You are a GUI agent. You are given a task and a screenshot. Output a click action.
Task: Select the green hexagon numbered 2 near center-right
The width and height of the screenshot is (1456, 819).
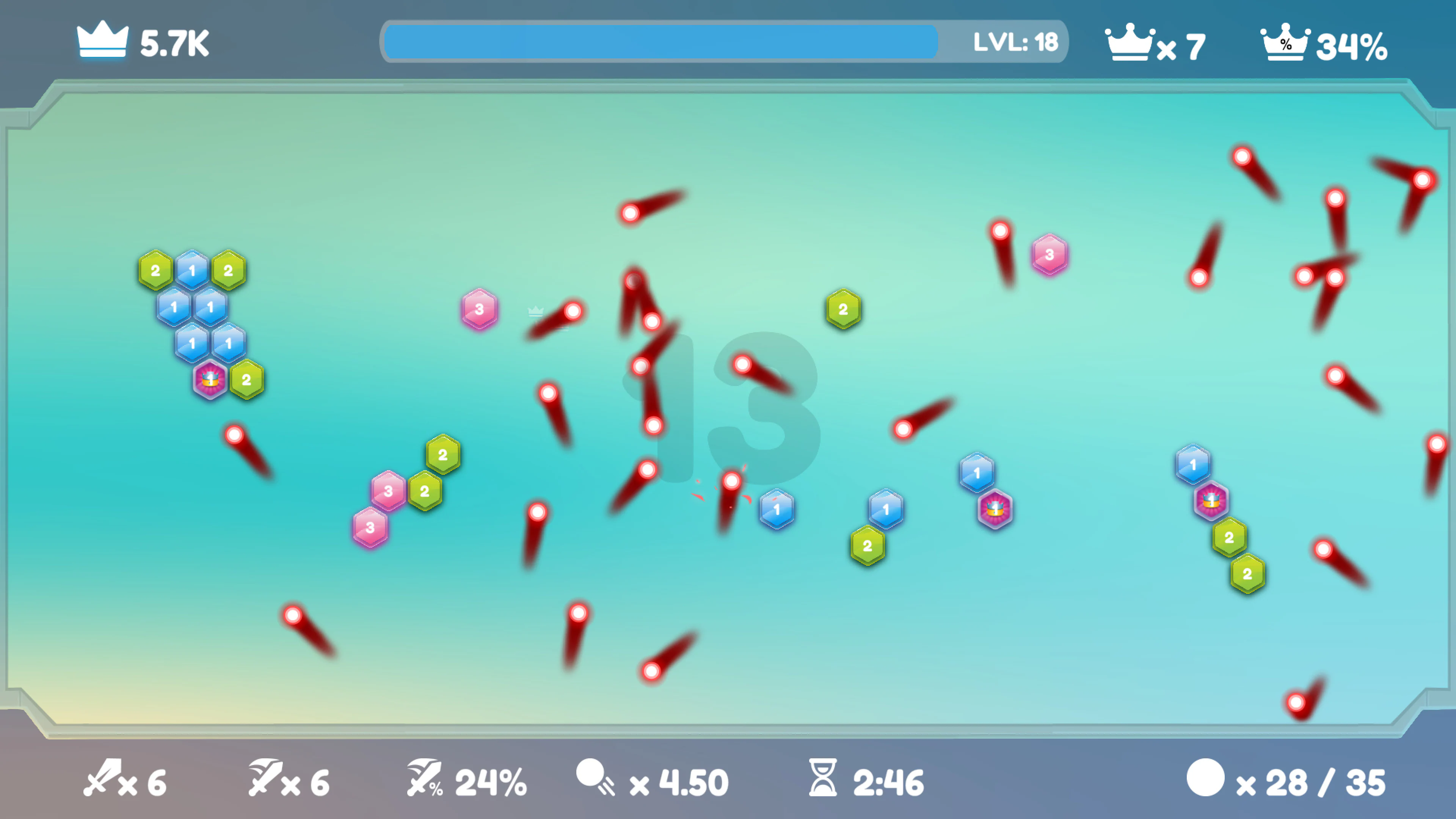click(x=843, y=309)
